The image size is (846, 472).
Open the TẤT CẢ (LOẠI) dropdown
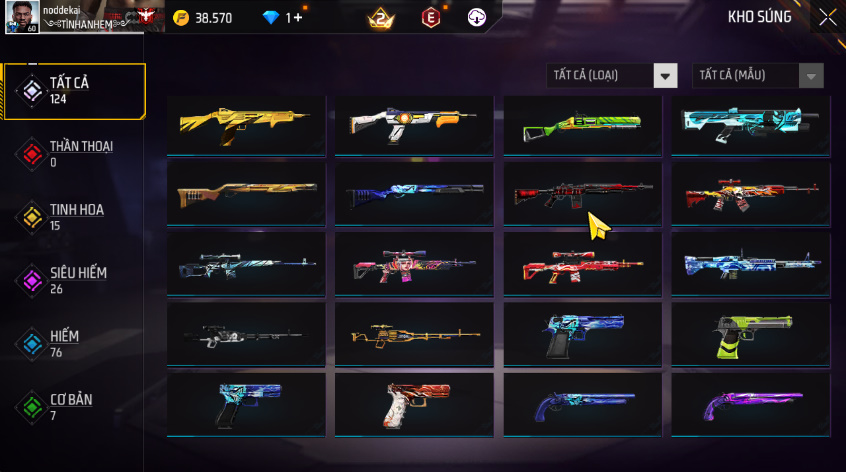click(612, 76)
